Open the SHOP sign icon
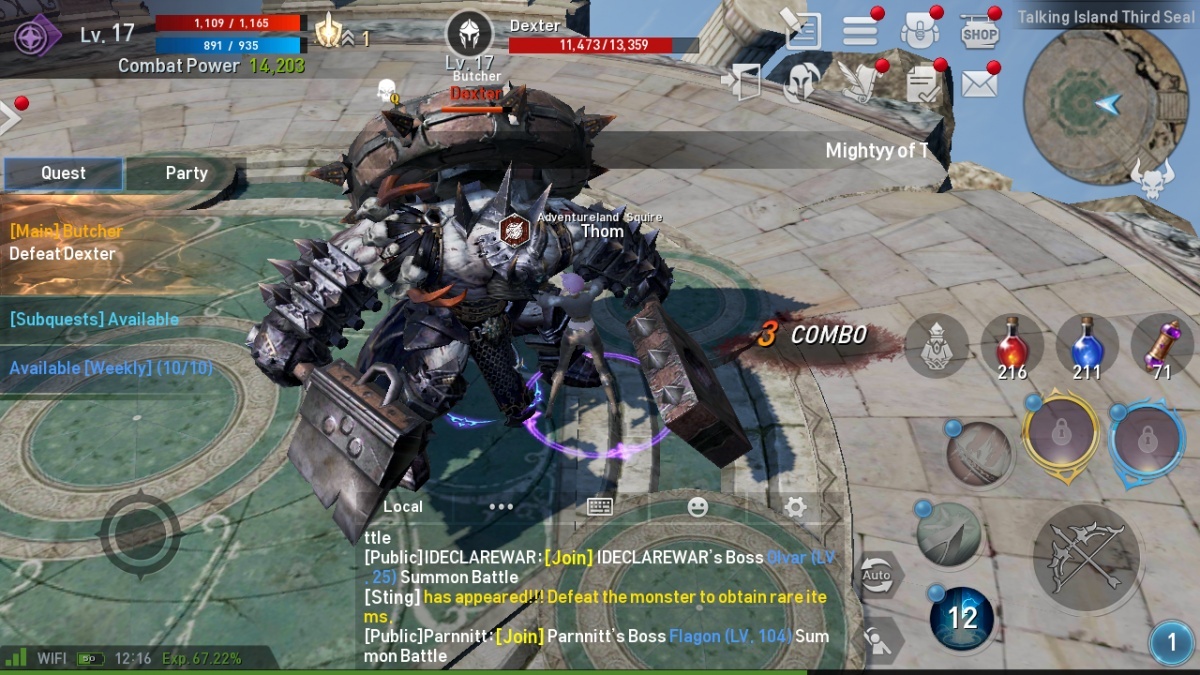Viewport: 1200px width, 675px height. (x=980, y=31)
